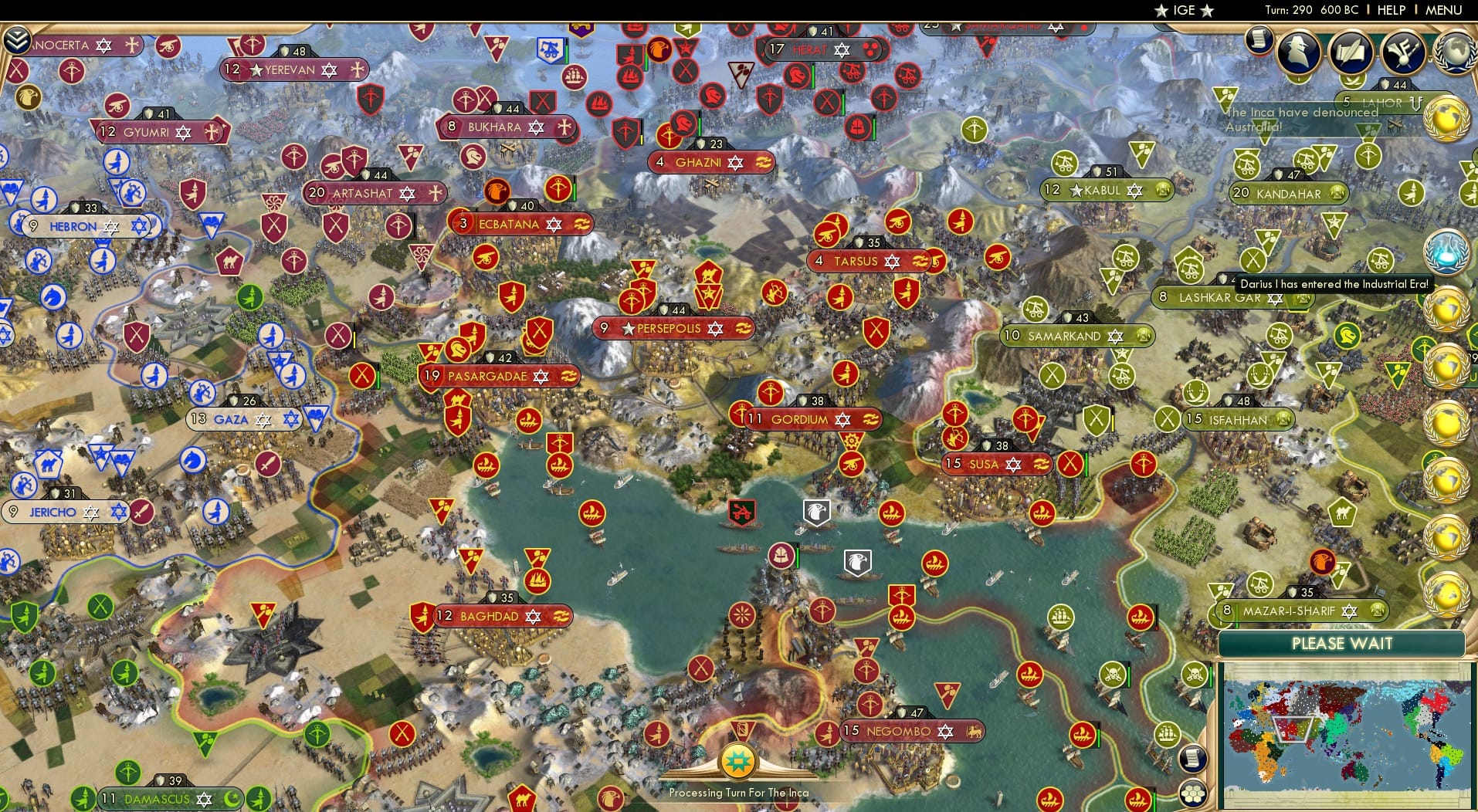This screenshot has width=1478, height=812.
Task: Toggle the hex grid honeycomb icon
Action: 1192,795
